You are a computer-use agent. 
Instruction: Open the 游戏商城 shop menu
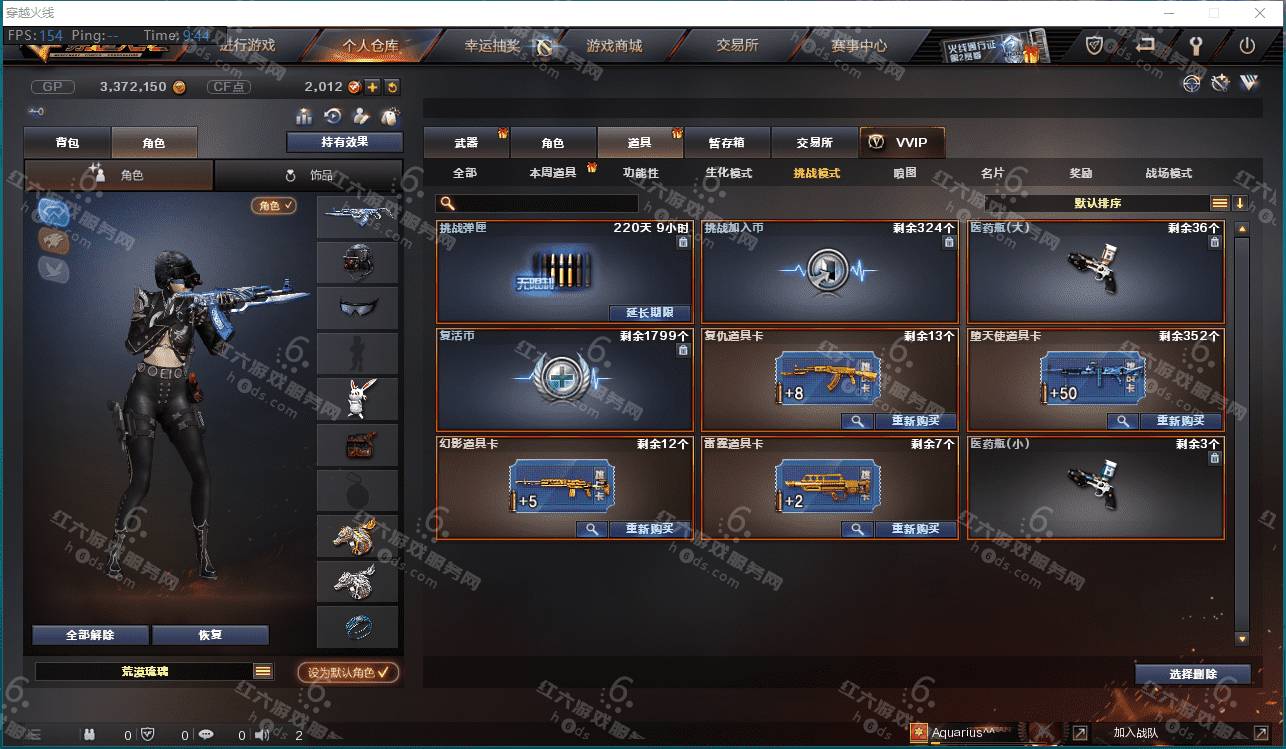point(614,46)
